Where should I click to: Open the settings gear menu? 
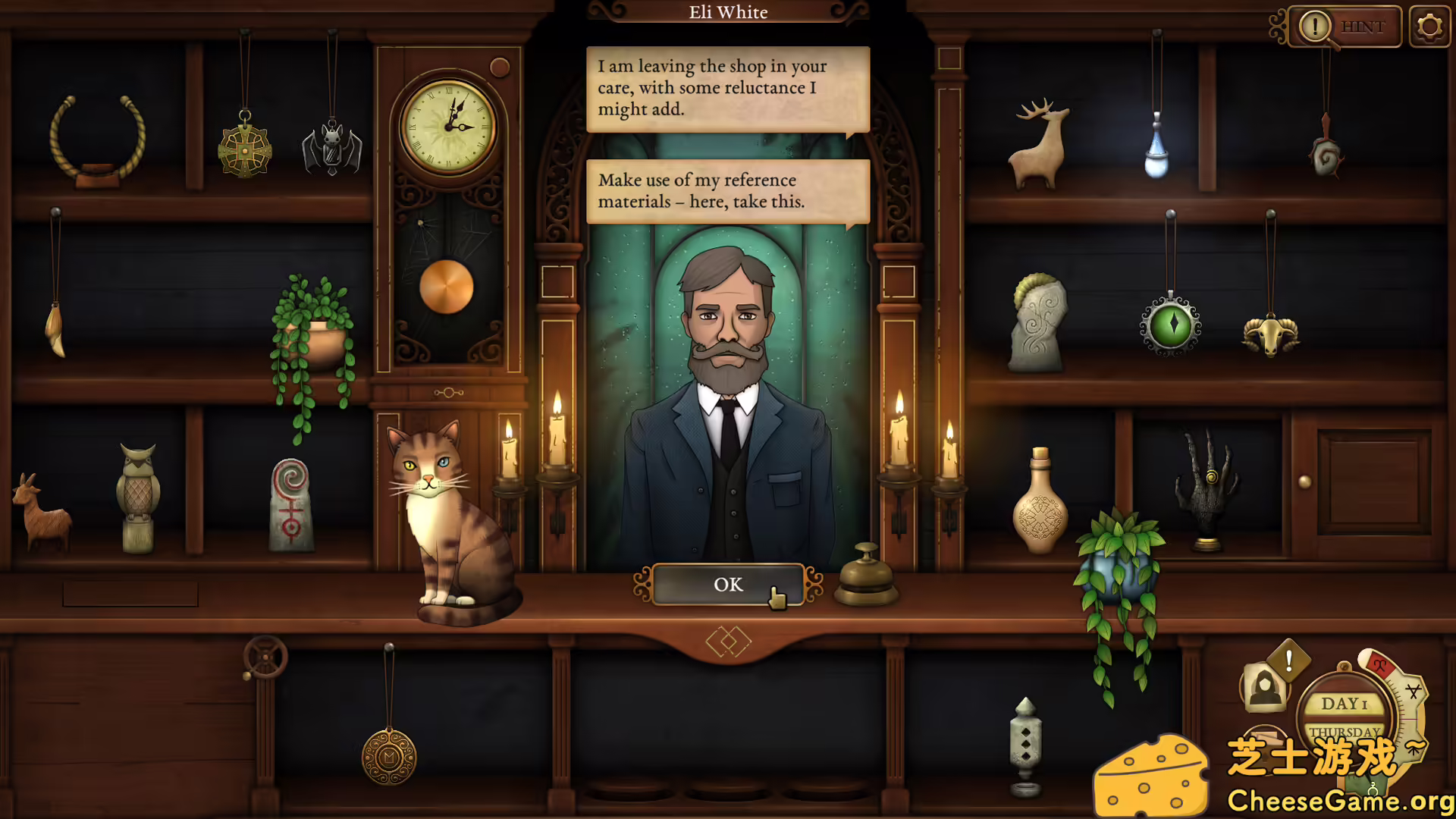[x=1429, y=26]
